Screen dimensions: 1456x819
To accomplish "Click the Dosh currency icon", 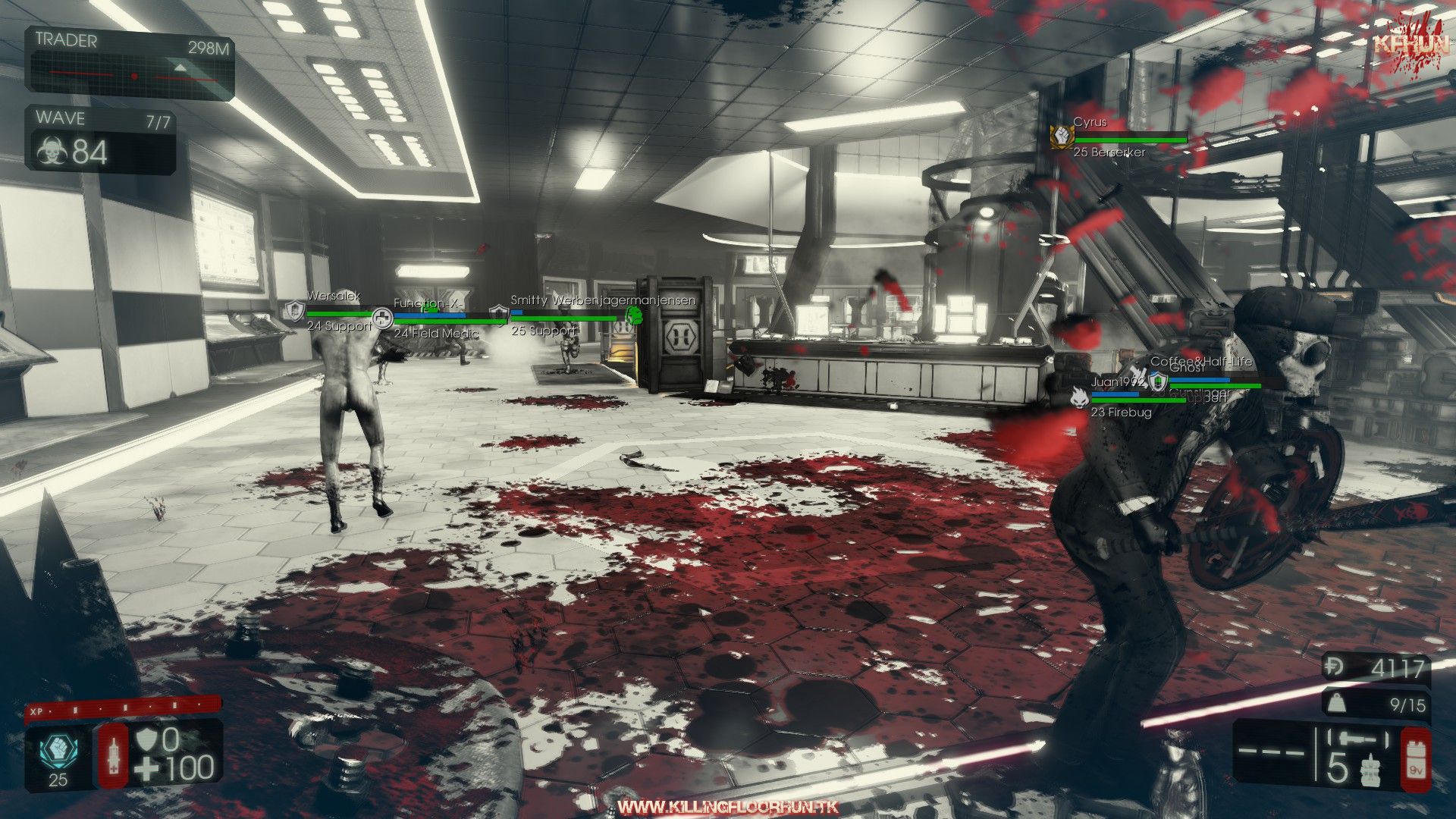I will [1333, 667].
